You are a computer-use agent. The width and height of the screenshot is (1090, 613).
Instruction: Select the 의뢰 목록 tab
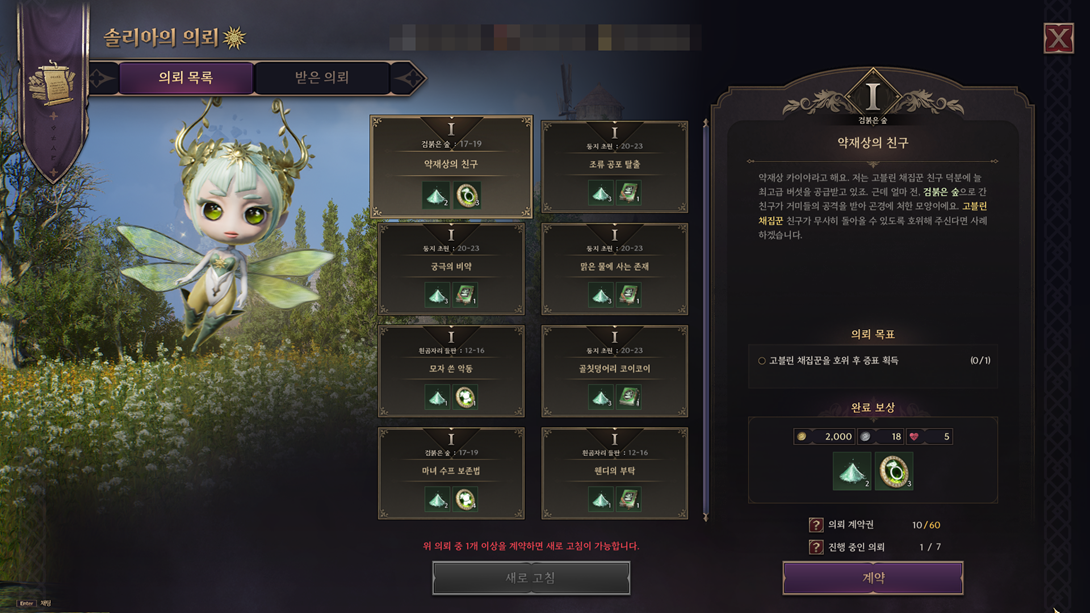[186, 78]
